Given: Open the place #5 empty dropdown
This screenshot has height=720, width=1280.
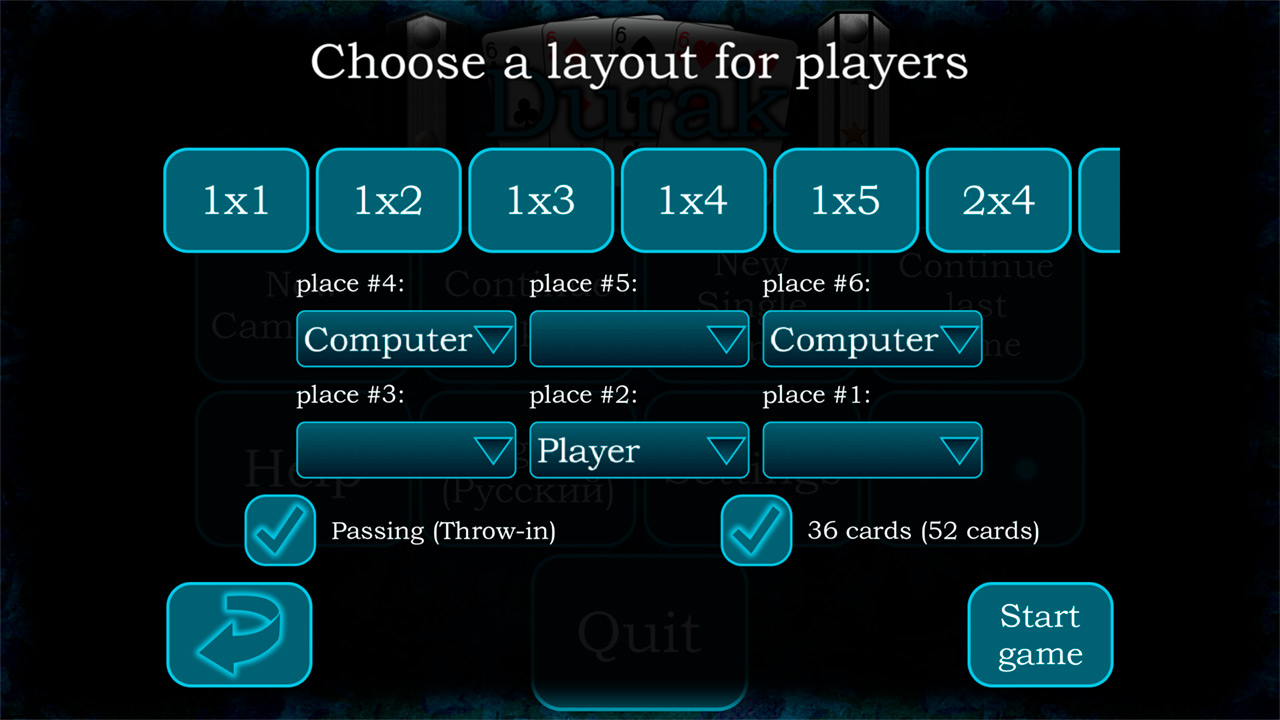Looking at the screenshot, I should [x=639, y=339].
